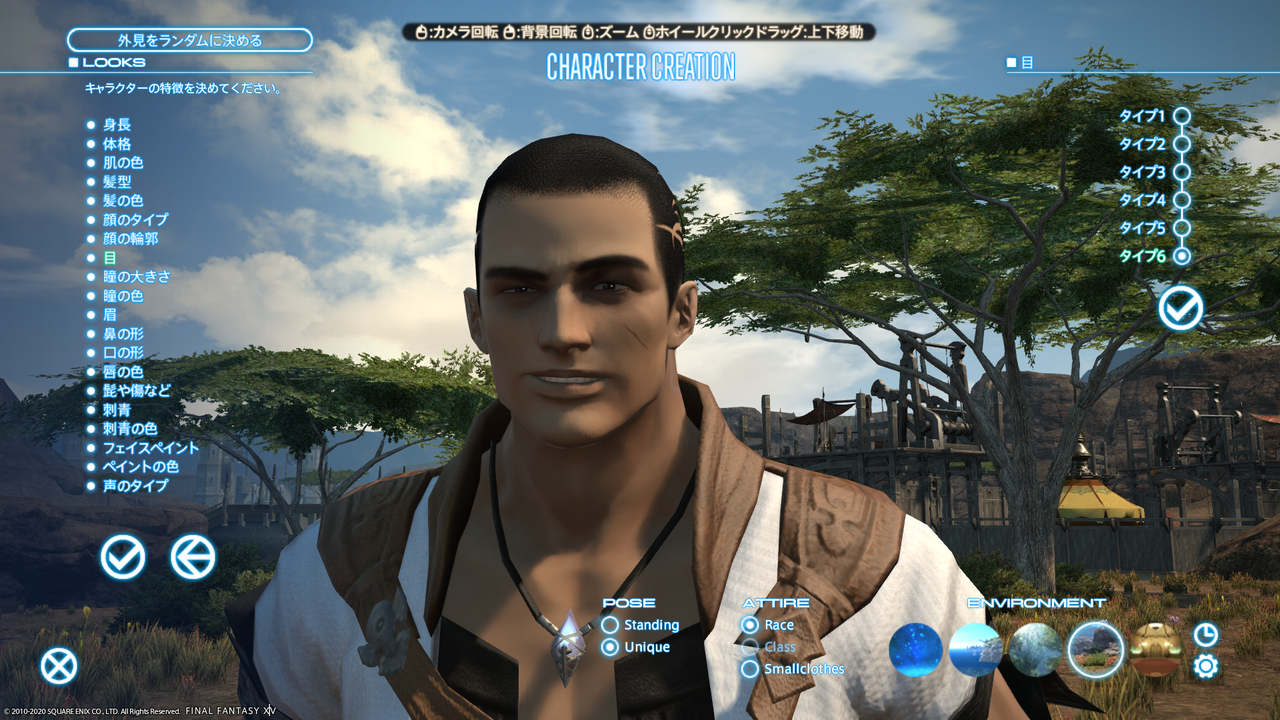Click the highlighted canyon environment thumbnail
Screen dimensions: 1280x720
coord(1095,649)
